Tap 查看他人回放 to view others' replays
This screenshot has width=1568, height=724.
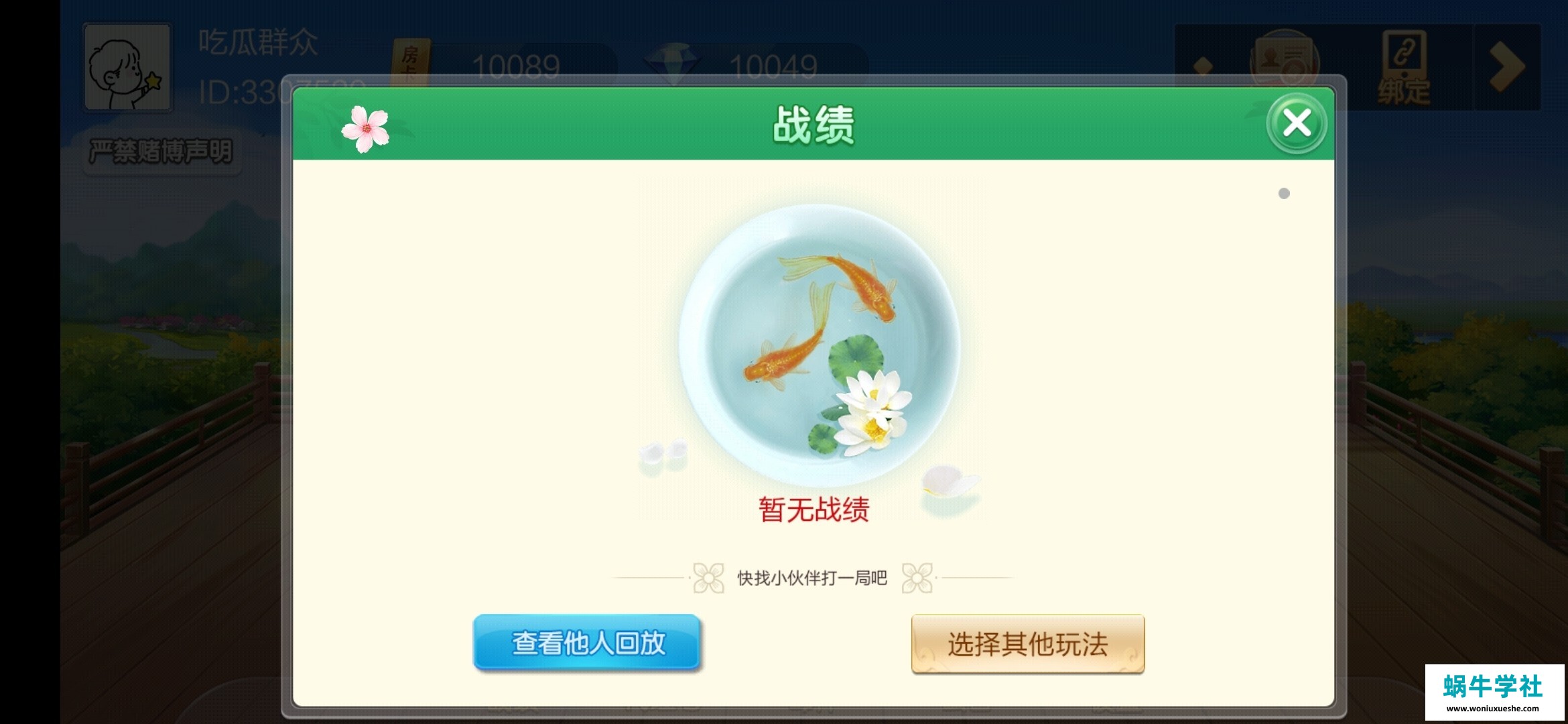tap(588, 642)
